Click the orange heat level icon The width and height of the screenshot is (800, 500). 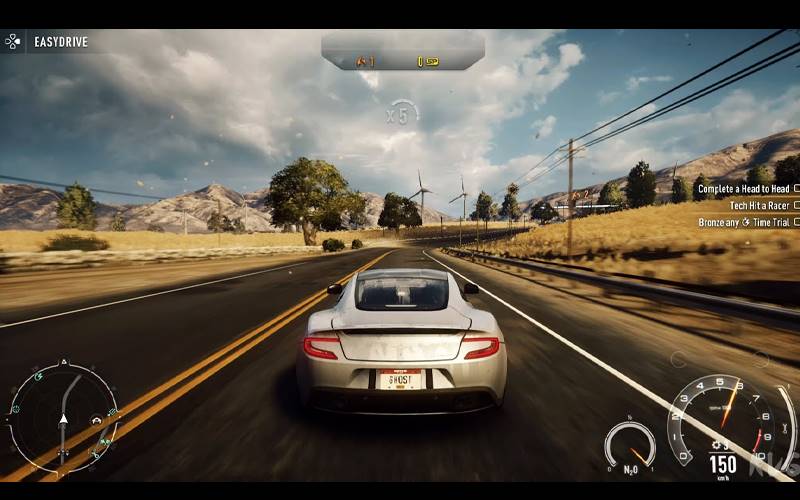362,62
